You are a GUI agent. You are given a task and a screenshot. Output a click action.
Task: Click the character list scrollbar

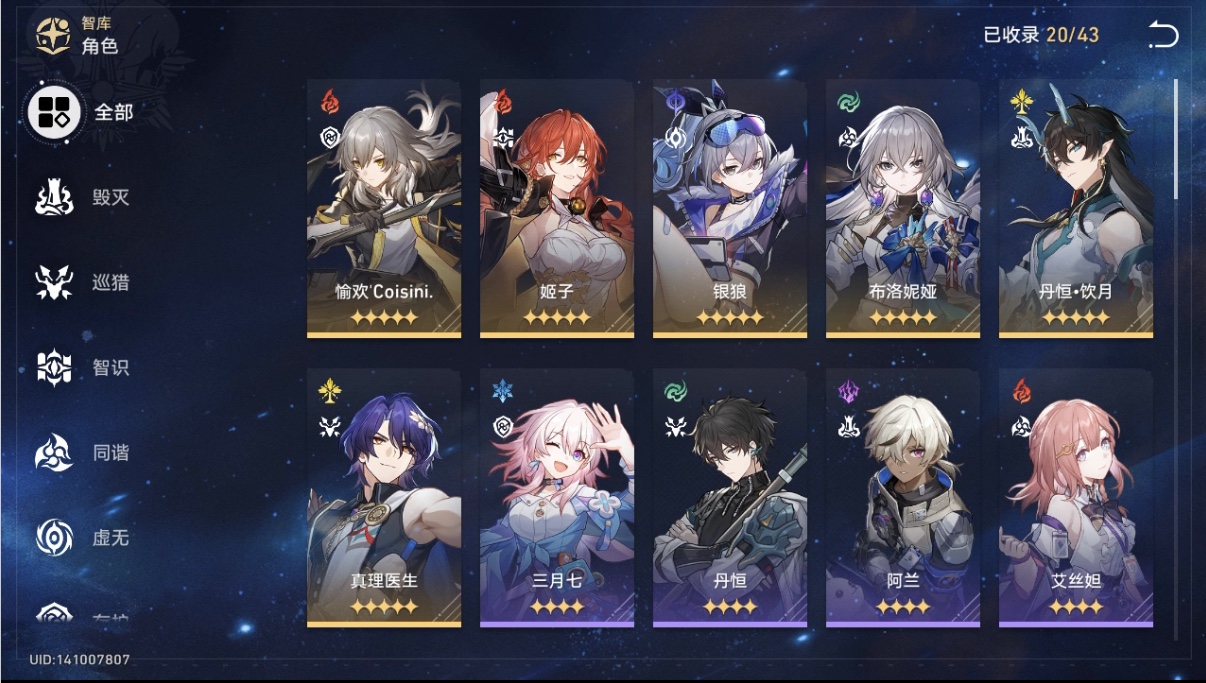[1175, 140]
